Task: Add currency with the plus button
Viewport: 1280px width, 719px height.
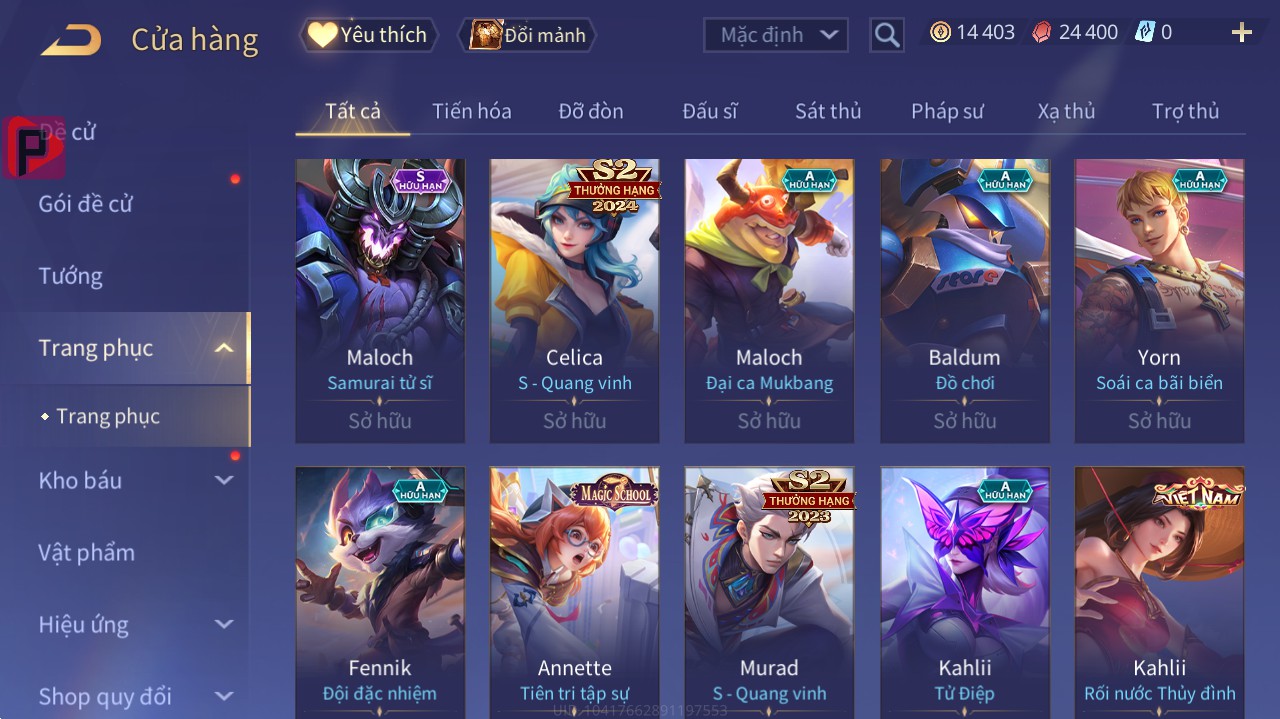Action: click(x=1241, y=33)
